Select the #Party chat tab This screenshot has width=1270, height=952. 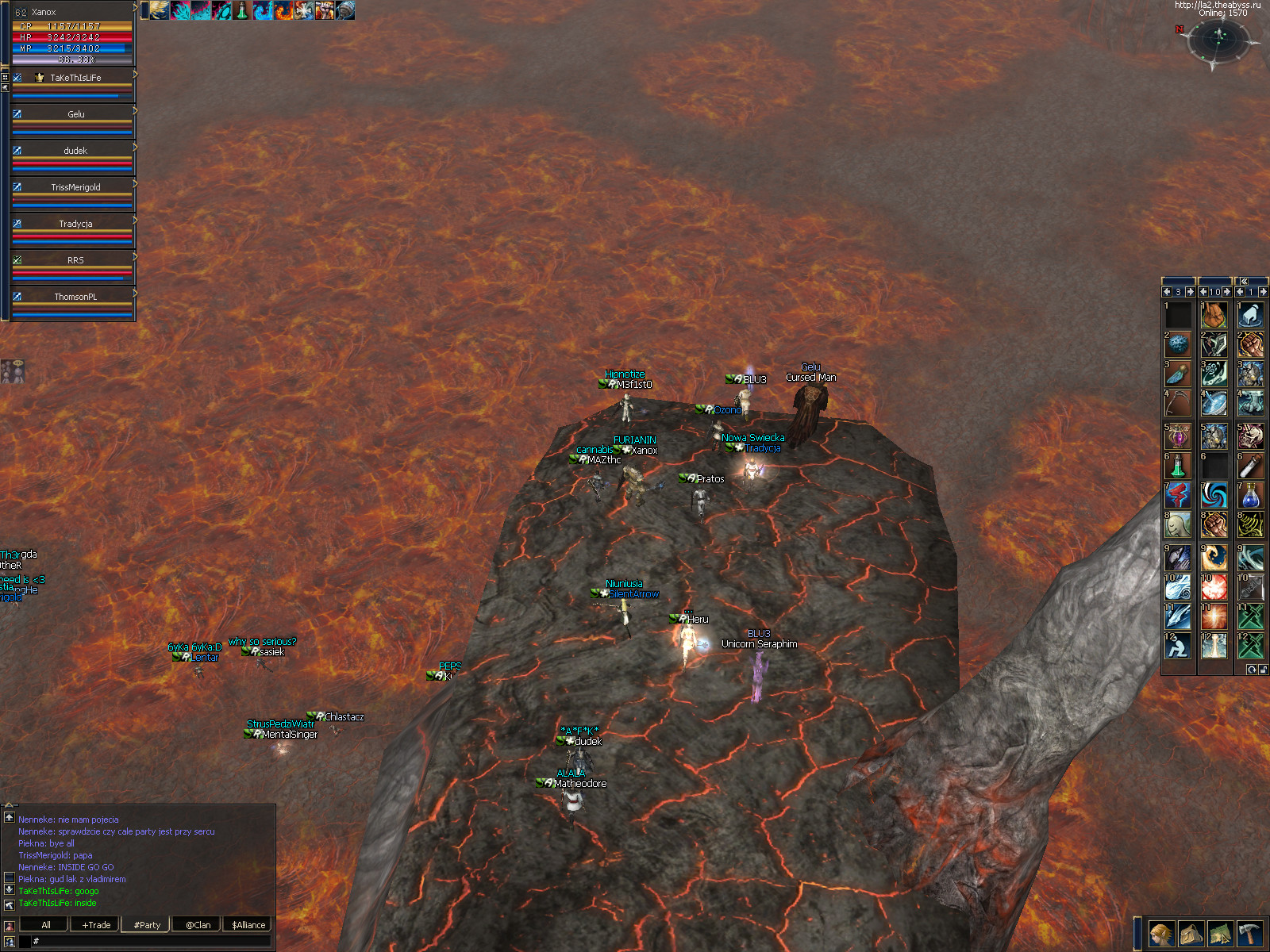tap(147, 924)
